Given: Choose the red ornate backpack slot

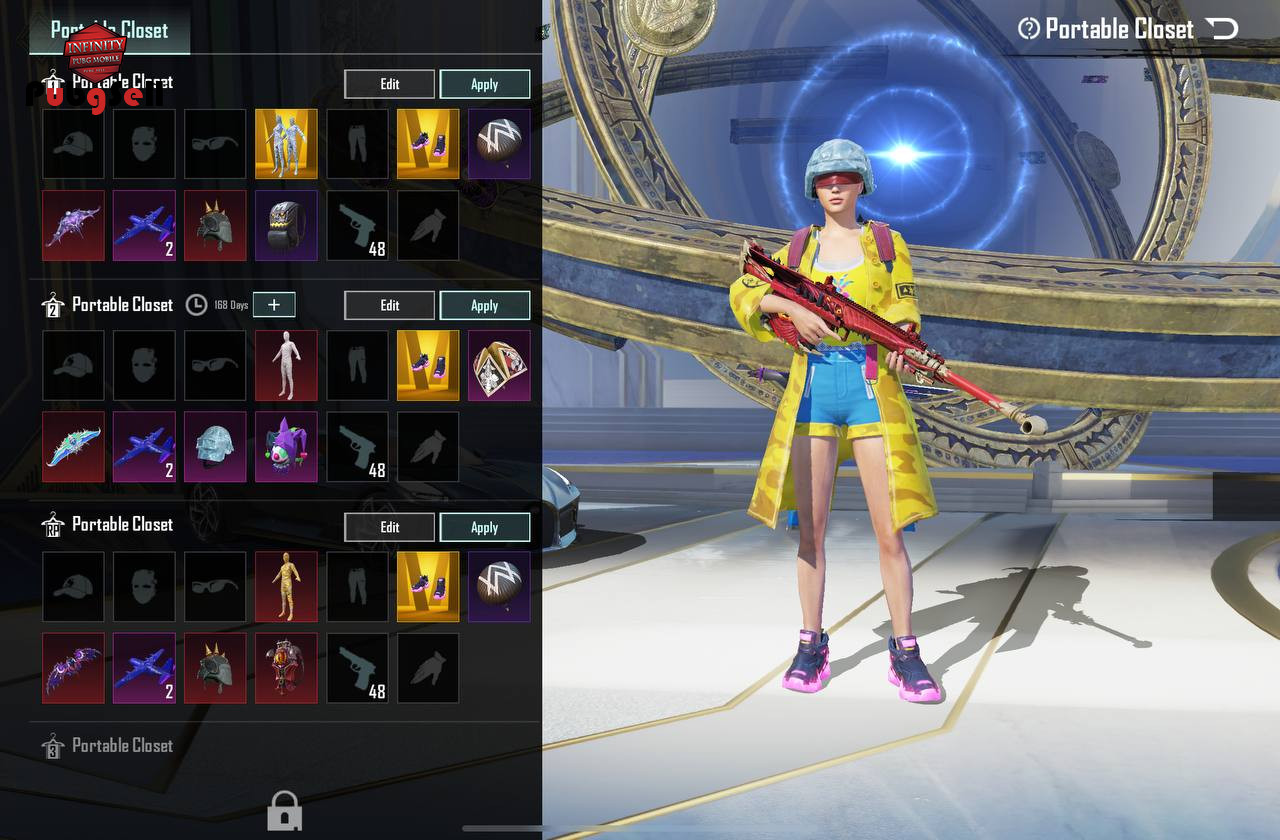Looking at the screenshot, I should (x=286, y=667).
